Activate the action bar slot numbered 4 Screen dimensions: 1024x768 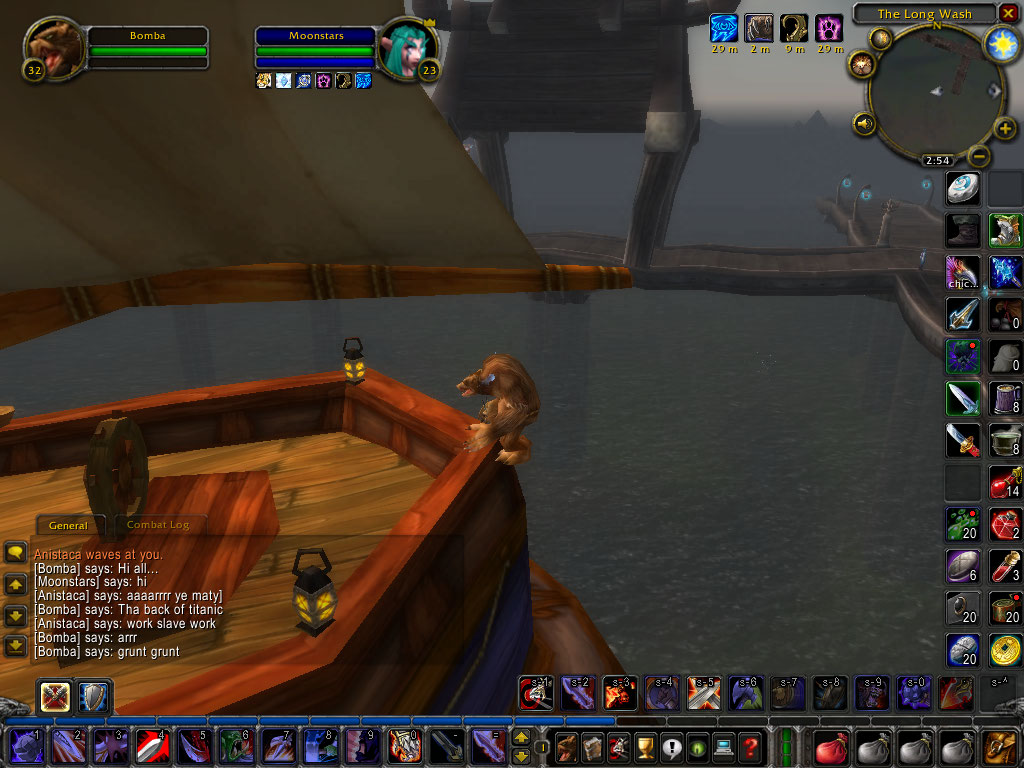tap(151, 746)
